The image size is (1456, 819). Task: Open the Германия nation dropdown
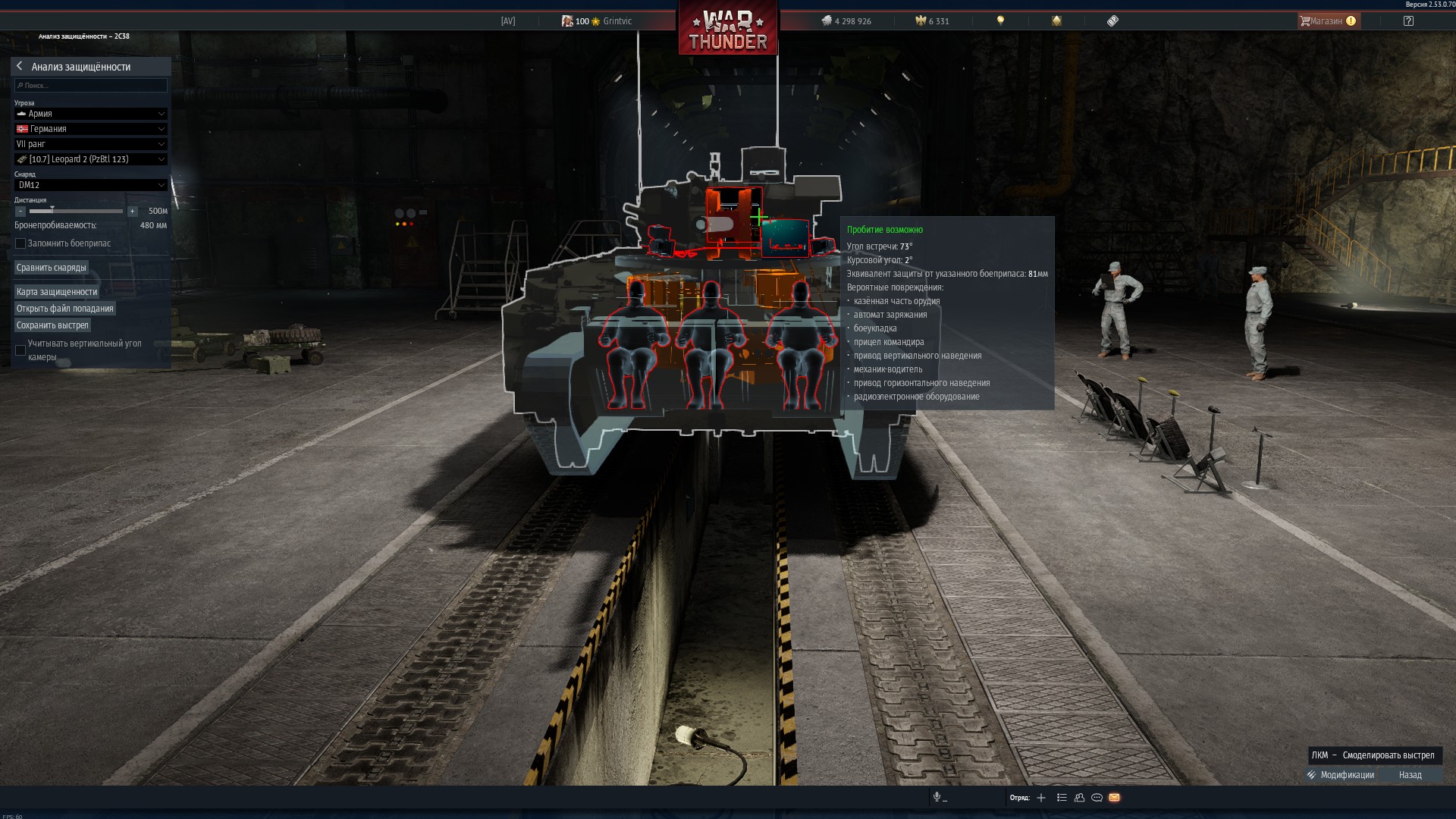pyautogui.click(x=90, y=129)
